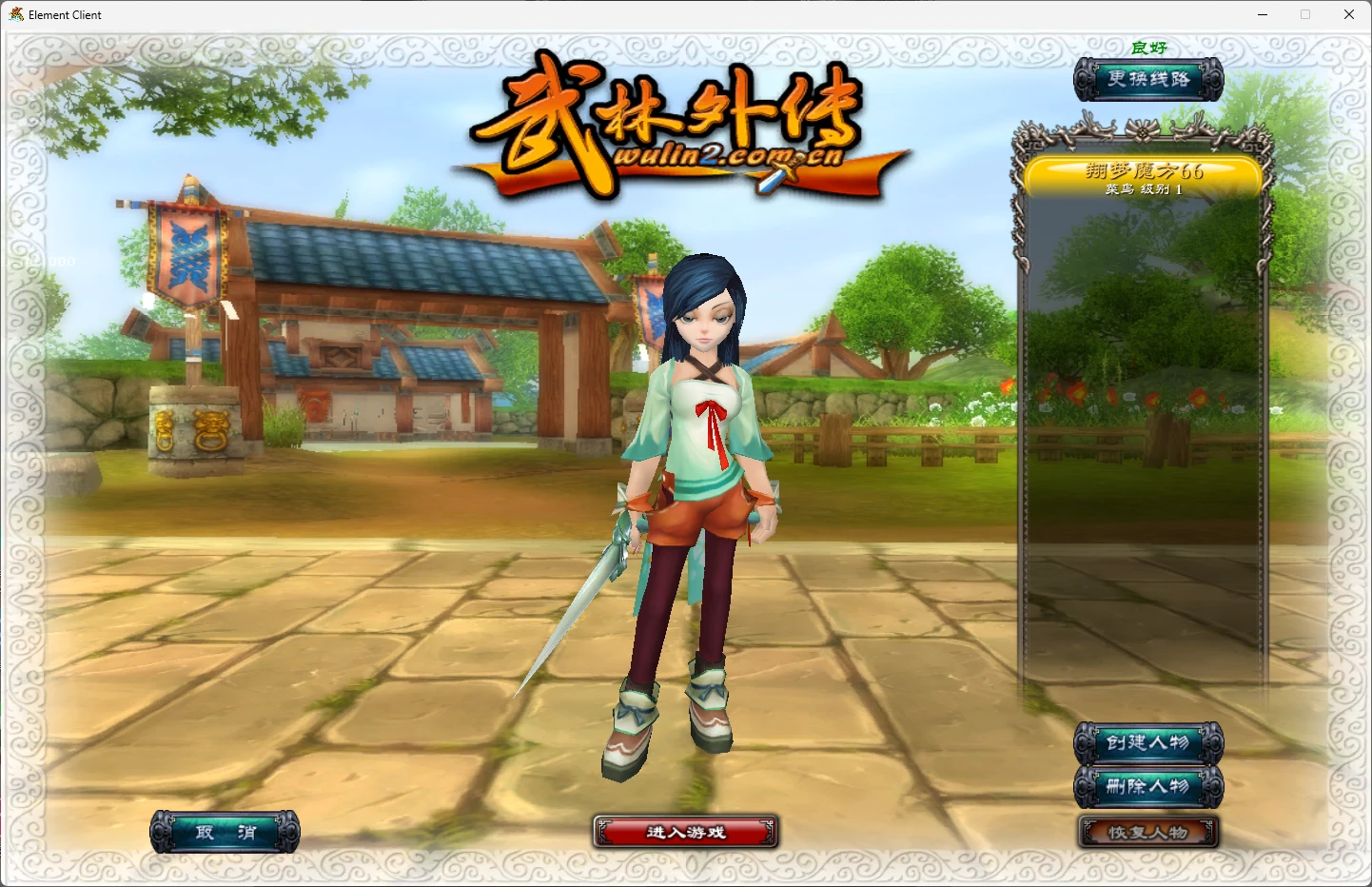Viewport: 1372px width, 887px height.
Task: Select the level 1 character entry in the list
Action: [1144, 178]
